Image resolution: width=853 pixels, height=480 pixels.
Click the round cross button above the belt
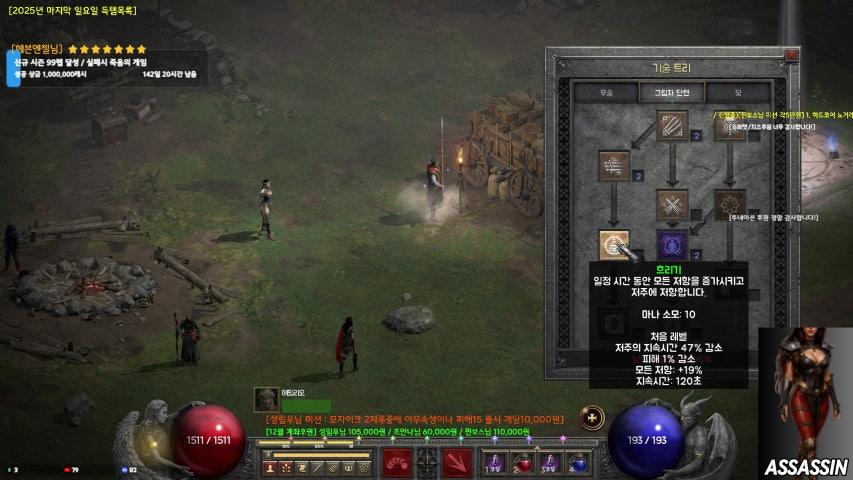(592, 416)
